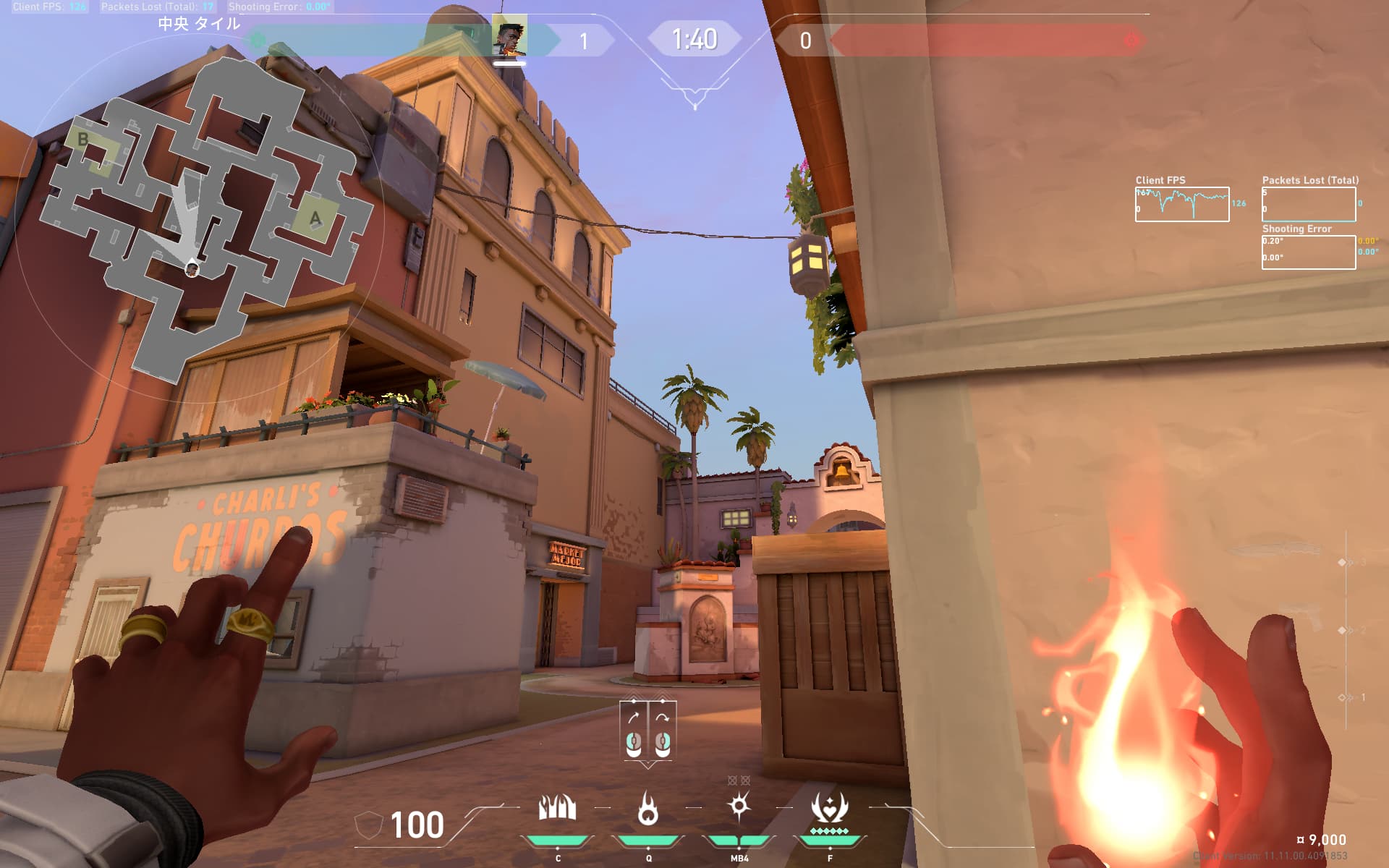Activate the Blaze fire wall ability
Viewport: 1389px width, 868px height.
pos(557,808)
